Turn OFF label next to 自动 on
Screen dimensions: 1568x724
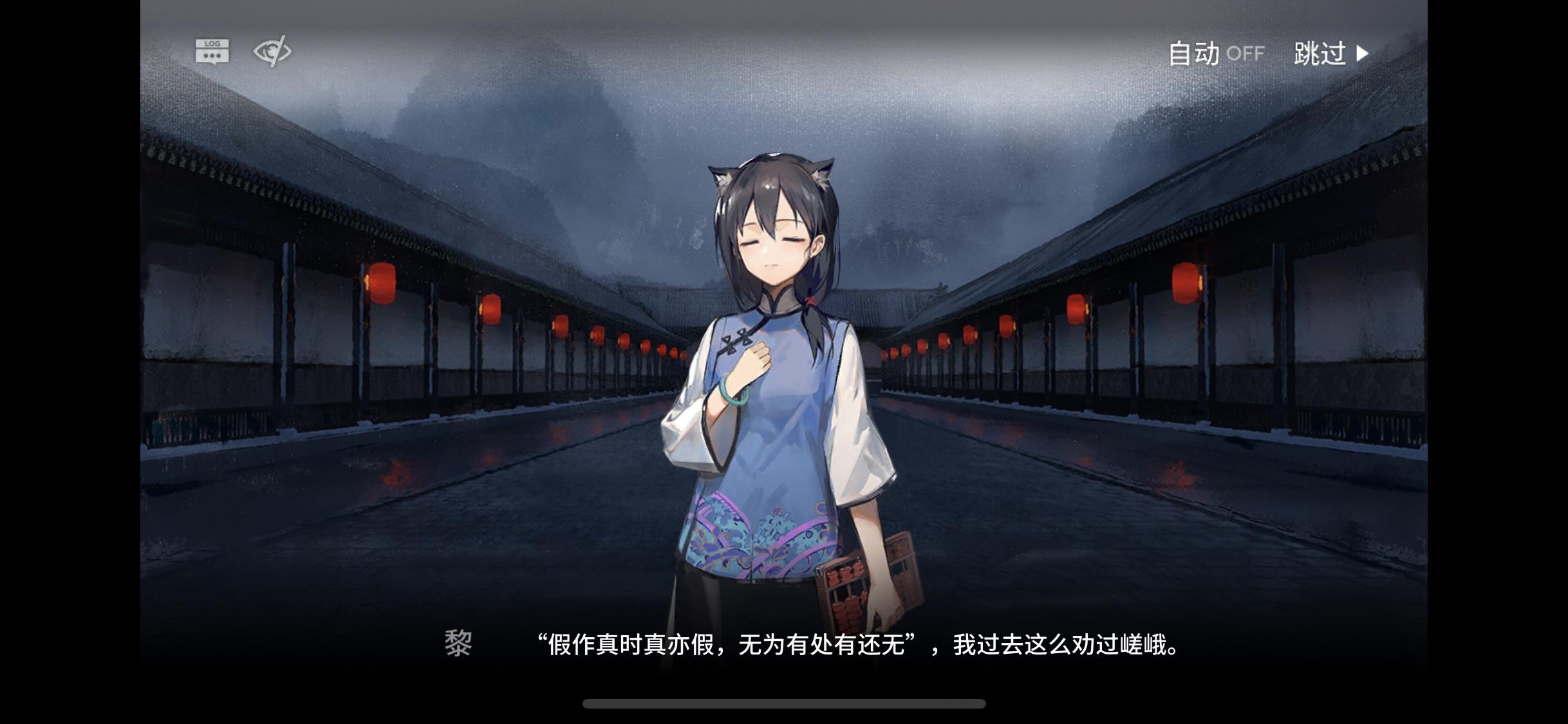[1247, 55]
